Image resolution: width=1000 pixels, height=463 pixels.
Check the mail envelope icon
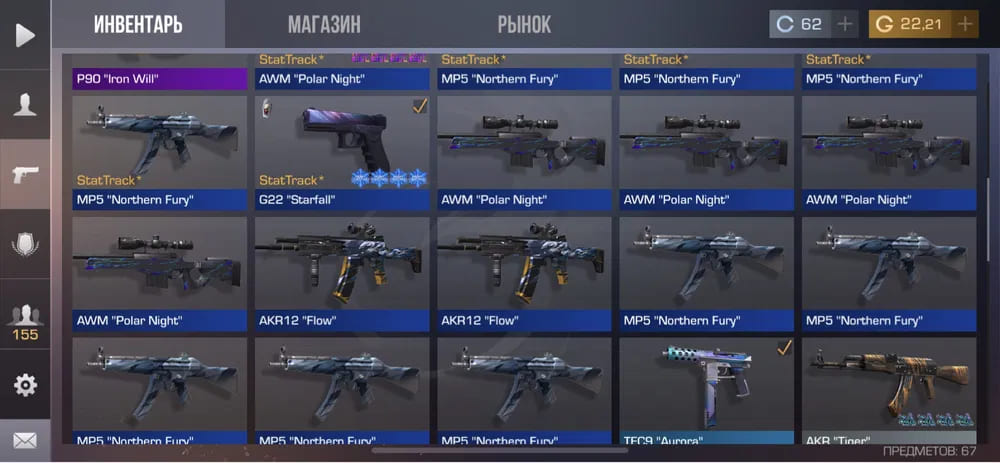(x=25, y=439)
